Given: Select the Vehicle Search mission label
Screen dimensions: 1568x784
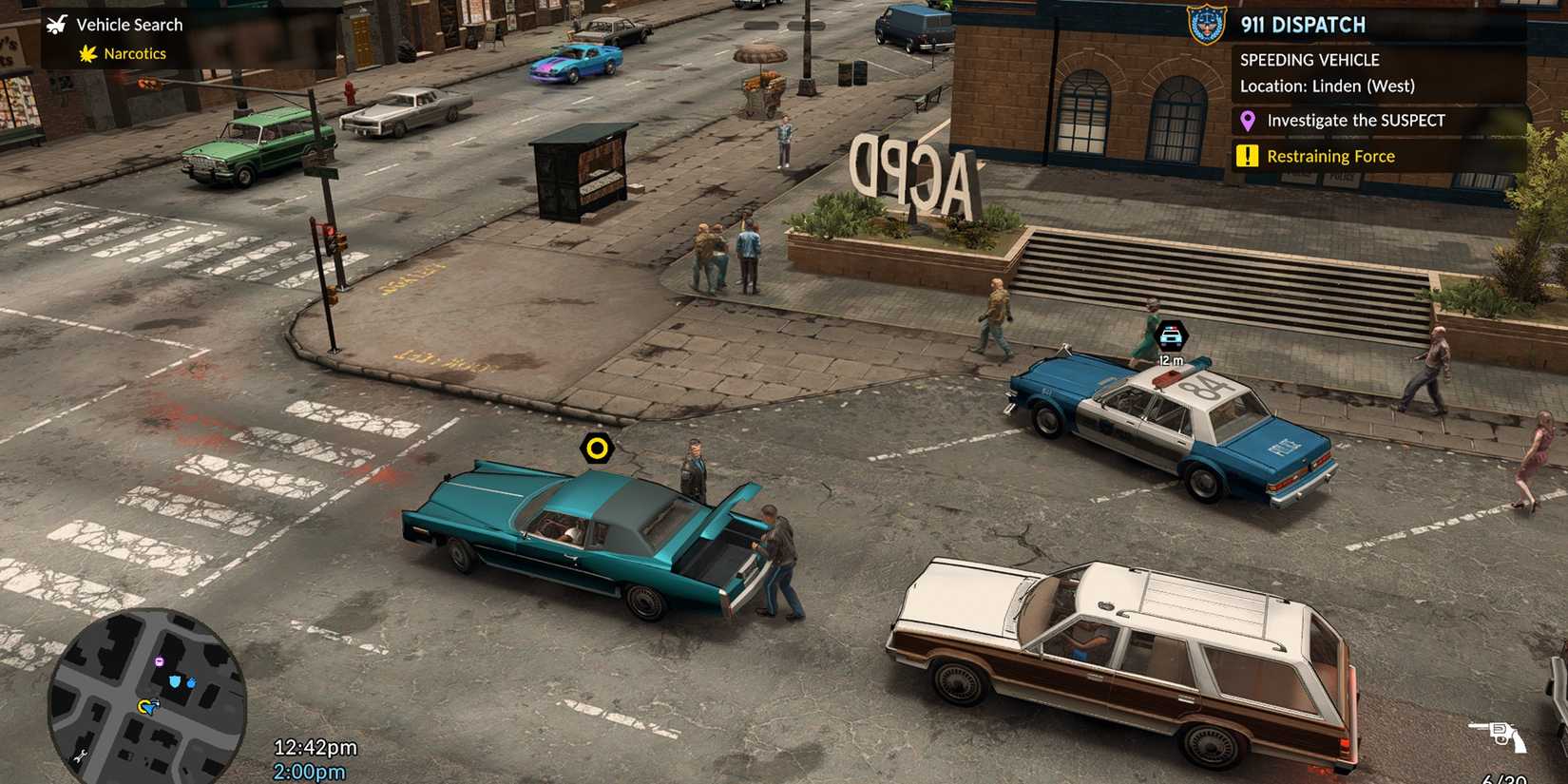Looking at the screenshot, I should point(129,24).
